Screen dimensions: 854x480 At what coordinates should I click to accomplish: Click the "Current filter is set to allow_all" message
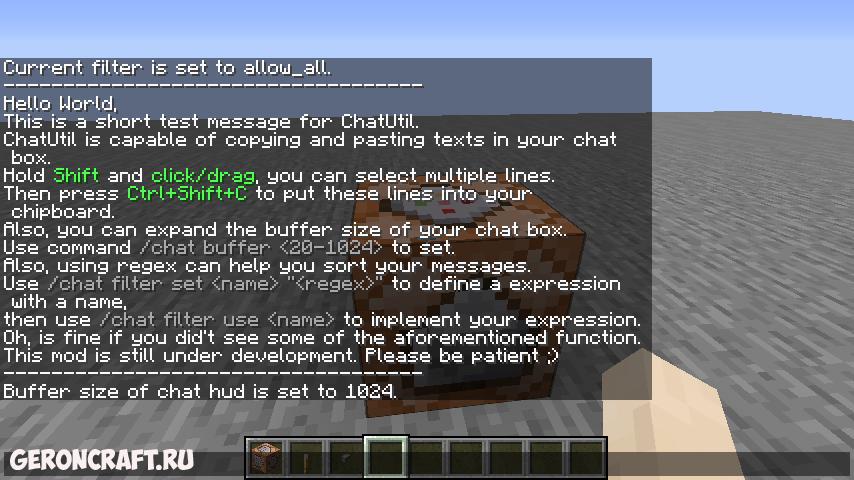(x=167, y=68)
